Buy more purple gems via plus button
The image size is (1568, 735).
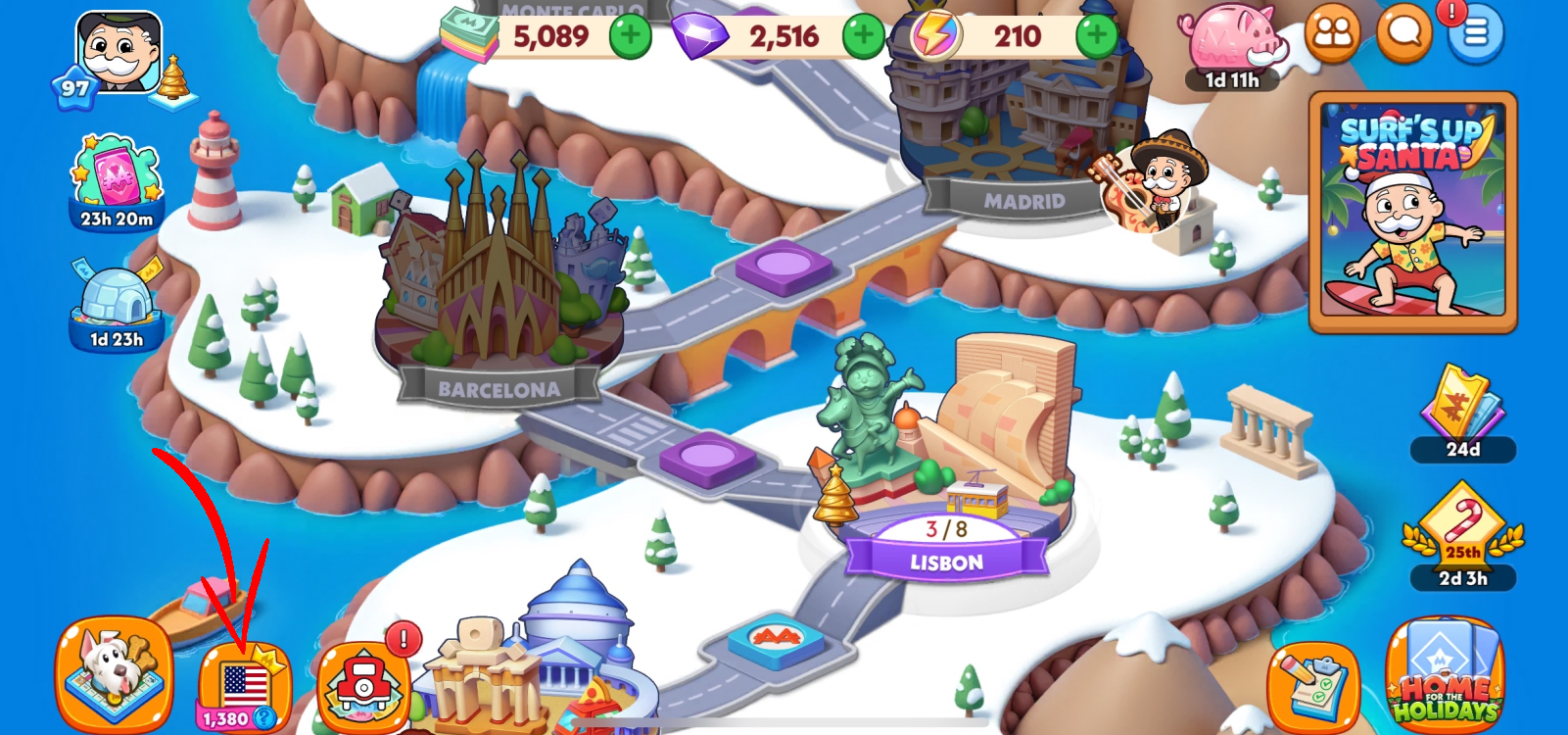[x=863, y=37]
